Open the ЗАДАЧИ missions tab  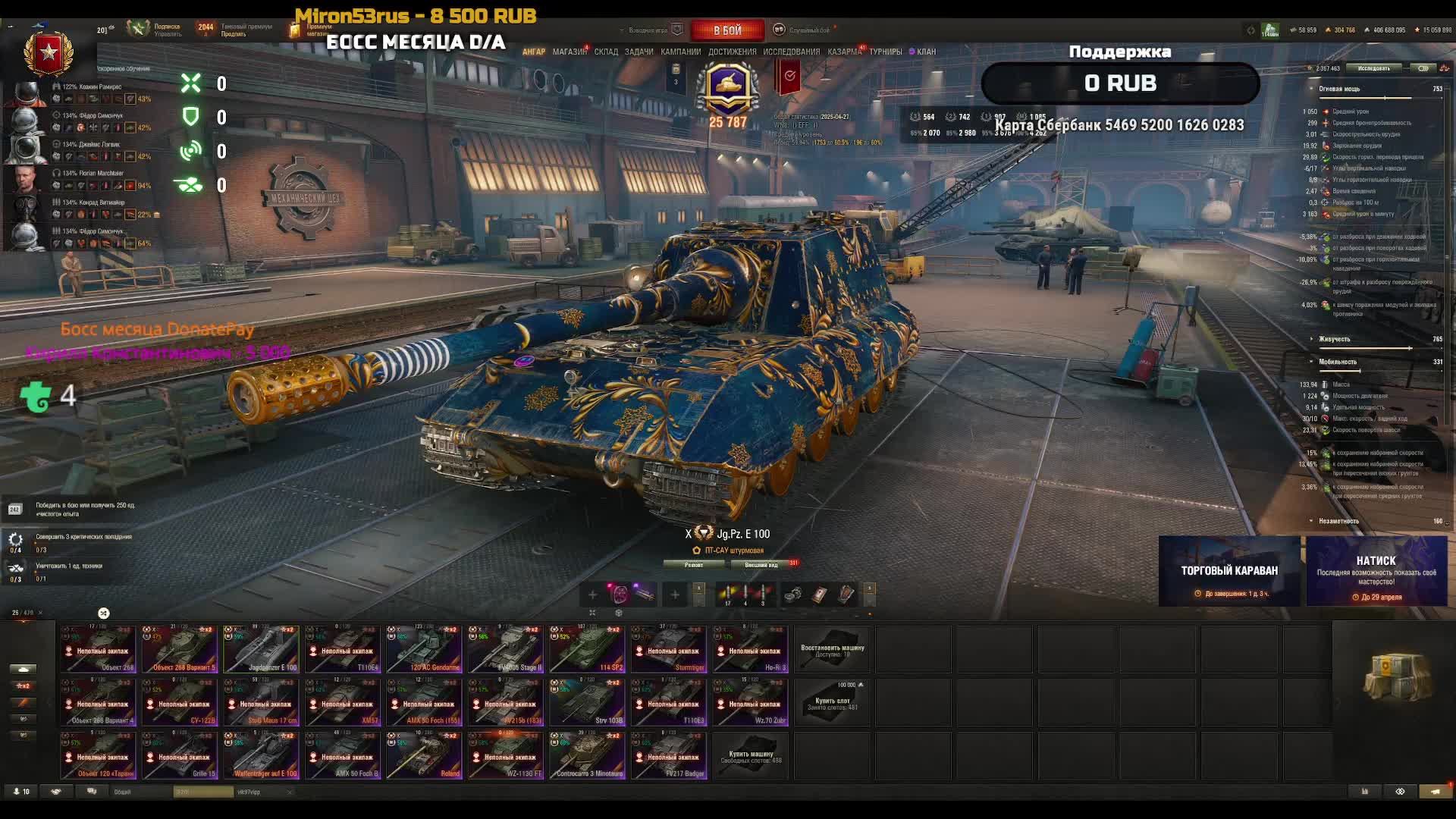point(639,52)
